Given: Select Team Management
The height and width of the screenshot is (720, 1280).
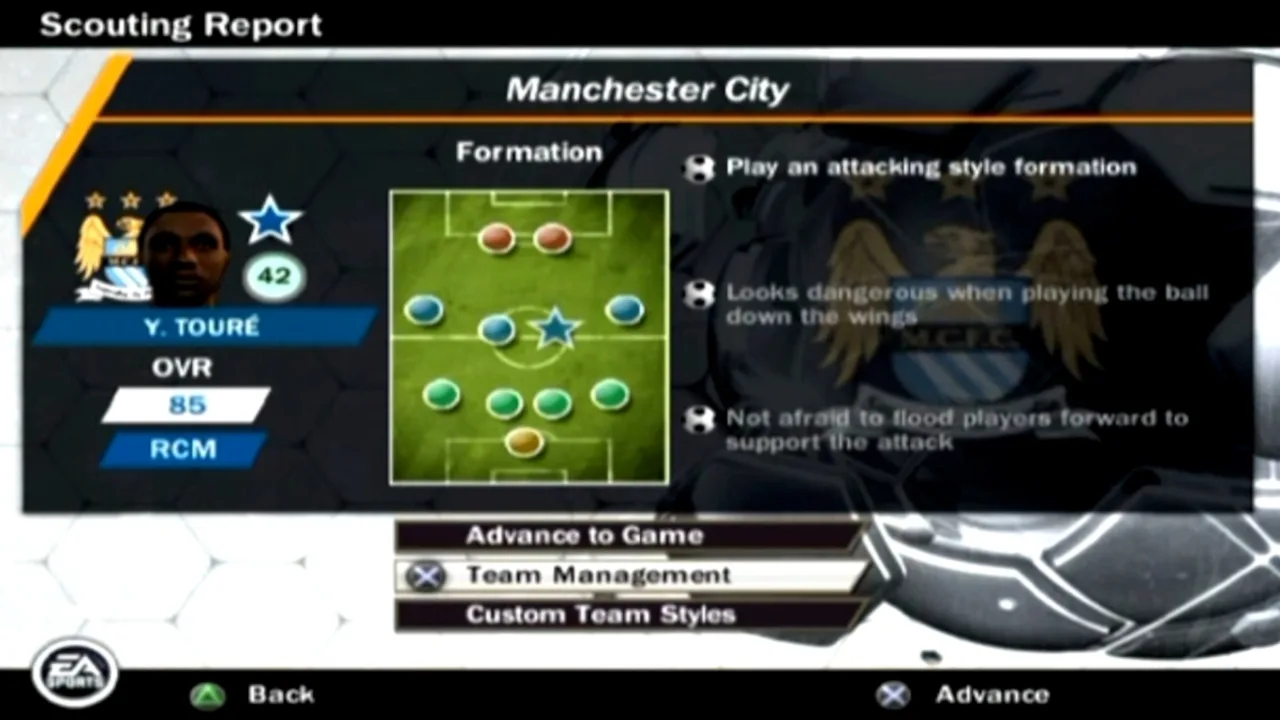Looking at the screenshot, I should tap(597, 575).
